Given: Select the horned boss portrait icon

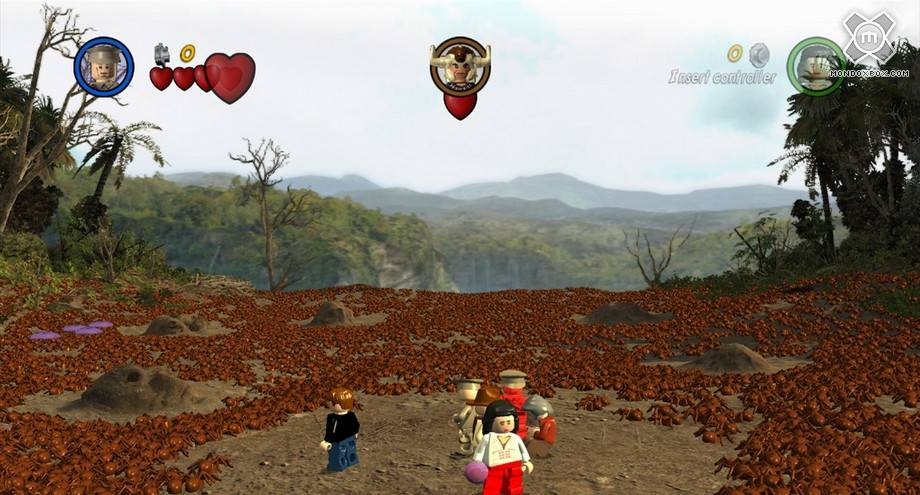Looking at the screenshot, I should (x=460, y=66).
